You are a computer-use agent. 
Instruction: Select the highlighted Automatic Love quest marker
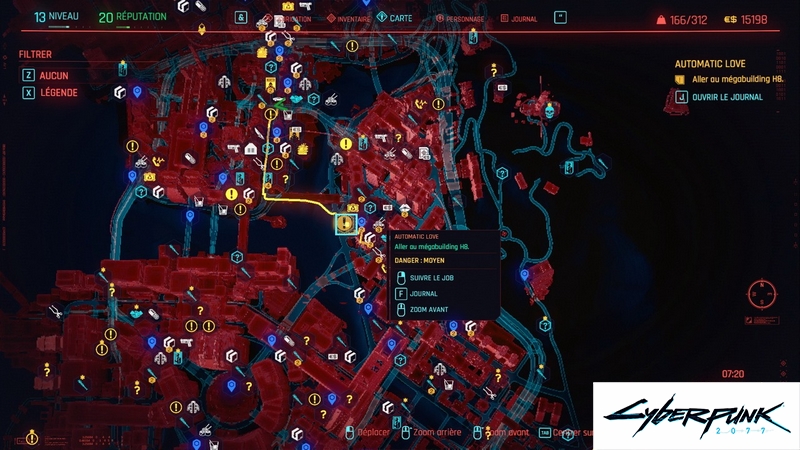[346, 223]
